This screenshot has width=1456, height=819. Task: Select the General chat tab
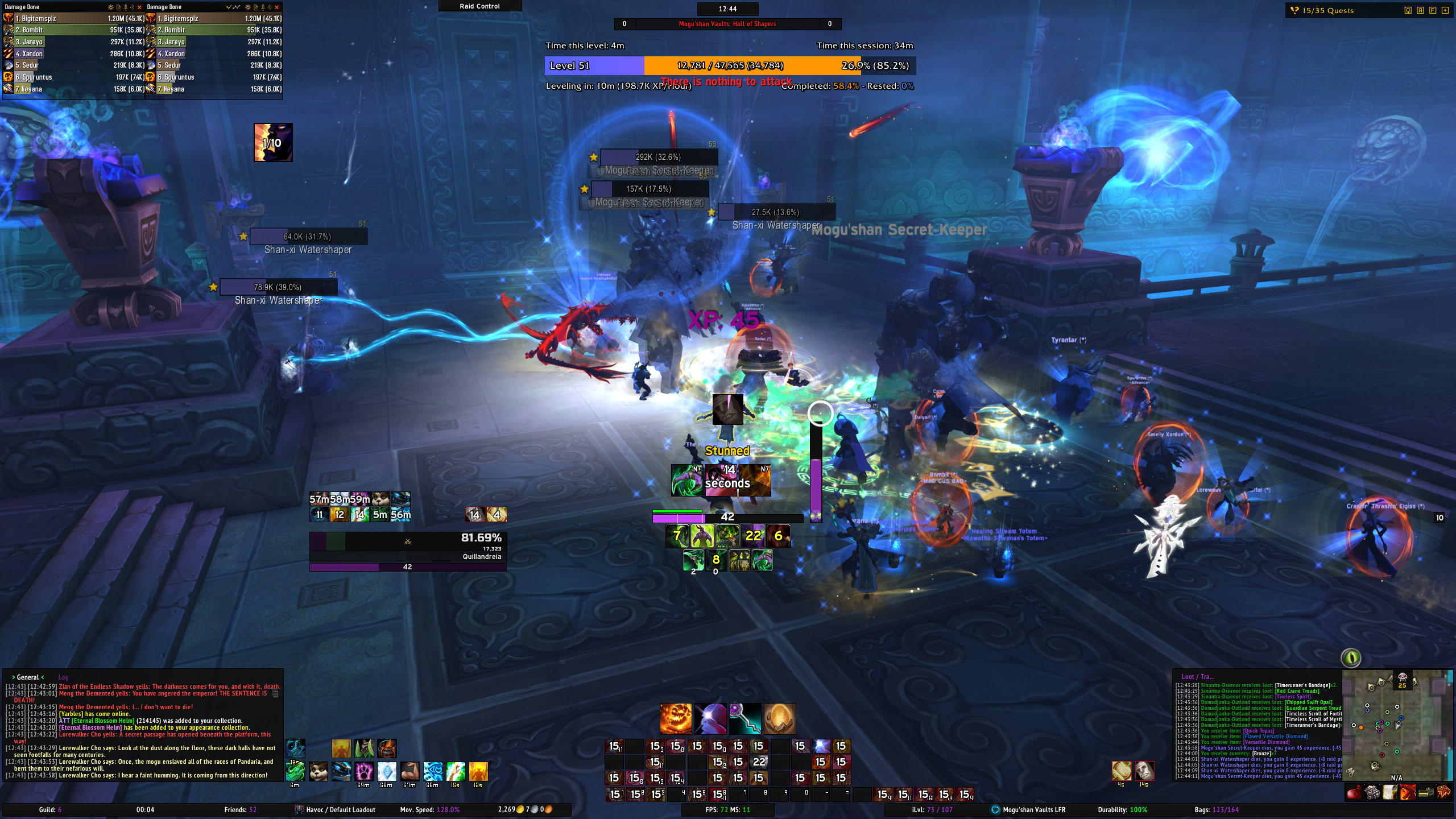tap(28, 677)
